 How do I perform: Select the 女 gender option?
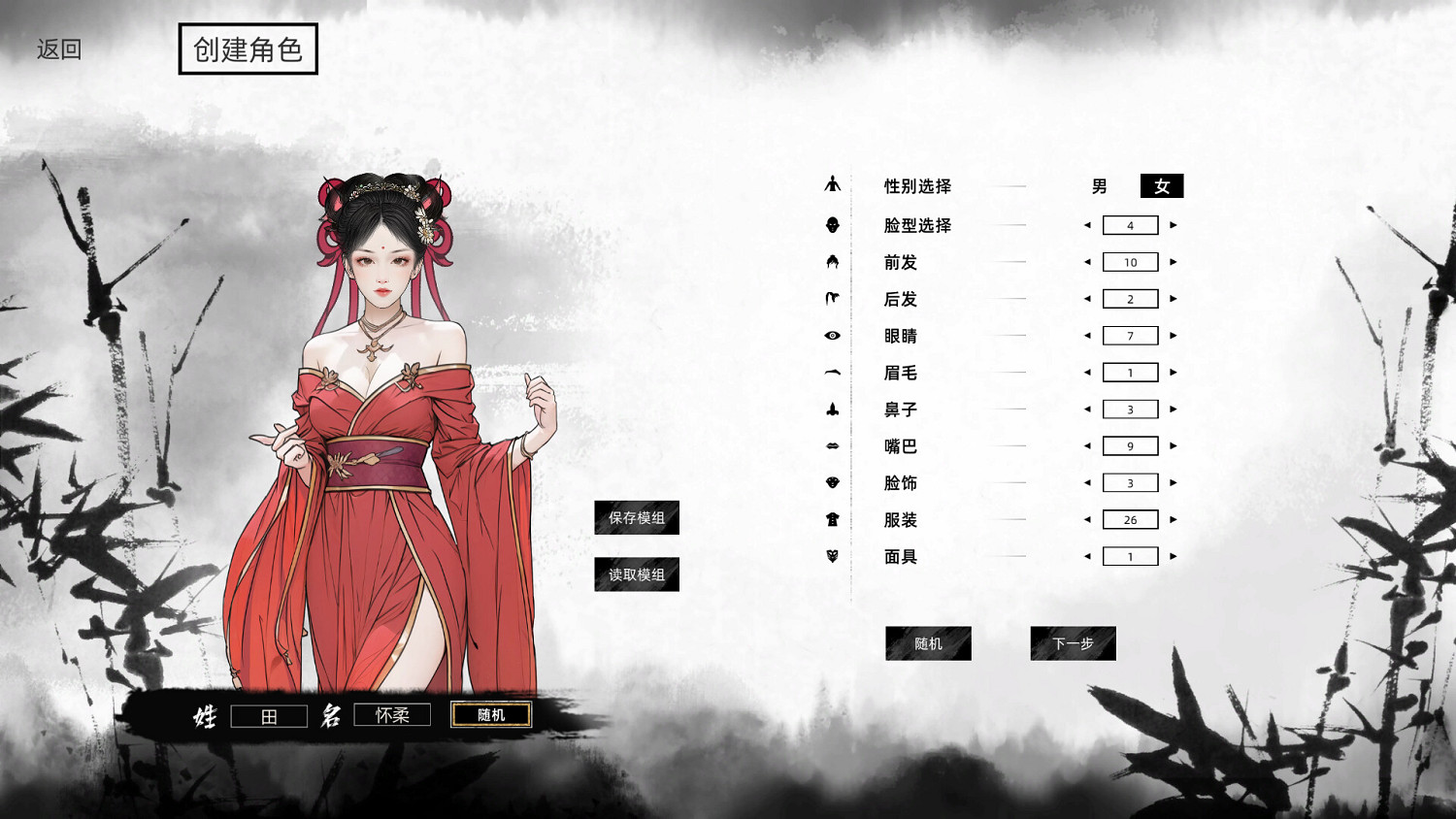tap(1161, 185)
